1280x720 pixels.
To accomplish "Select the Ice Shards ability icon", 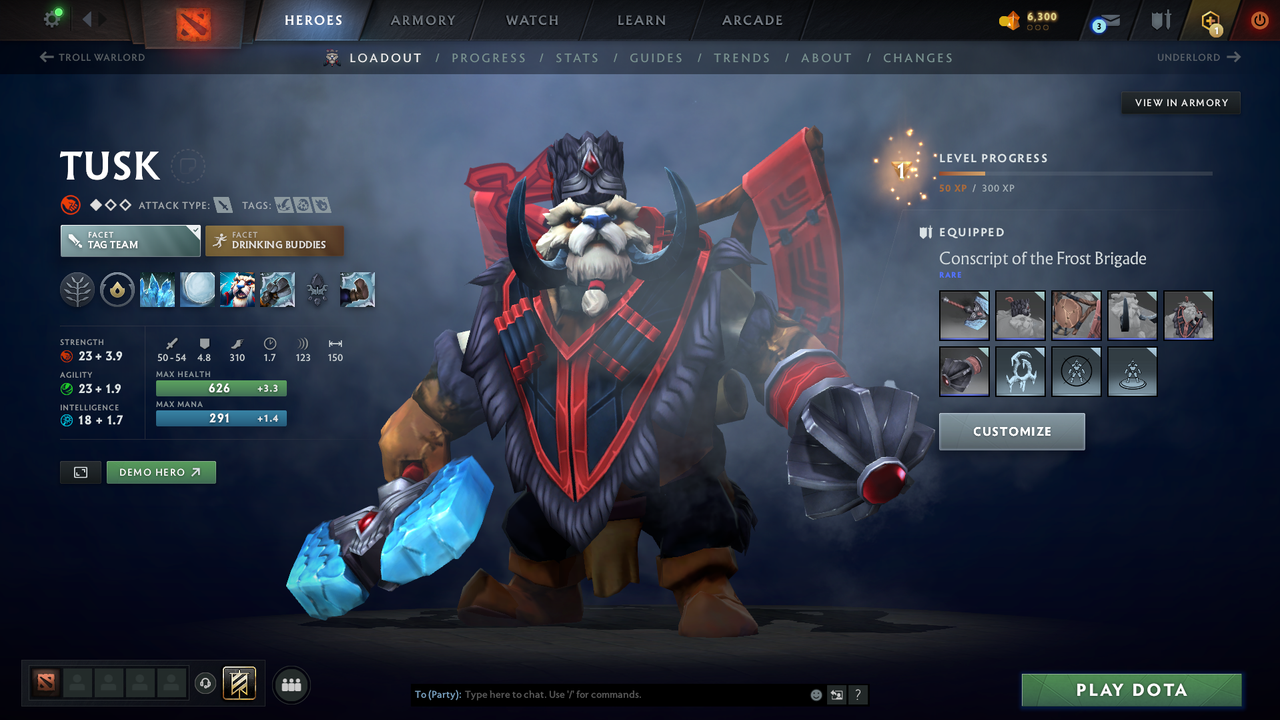I will point(157,290).
